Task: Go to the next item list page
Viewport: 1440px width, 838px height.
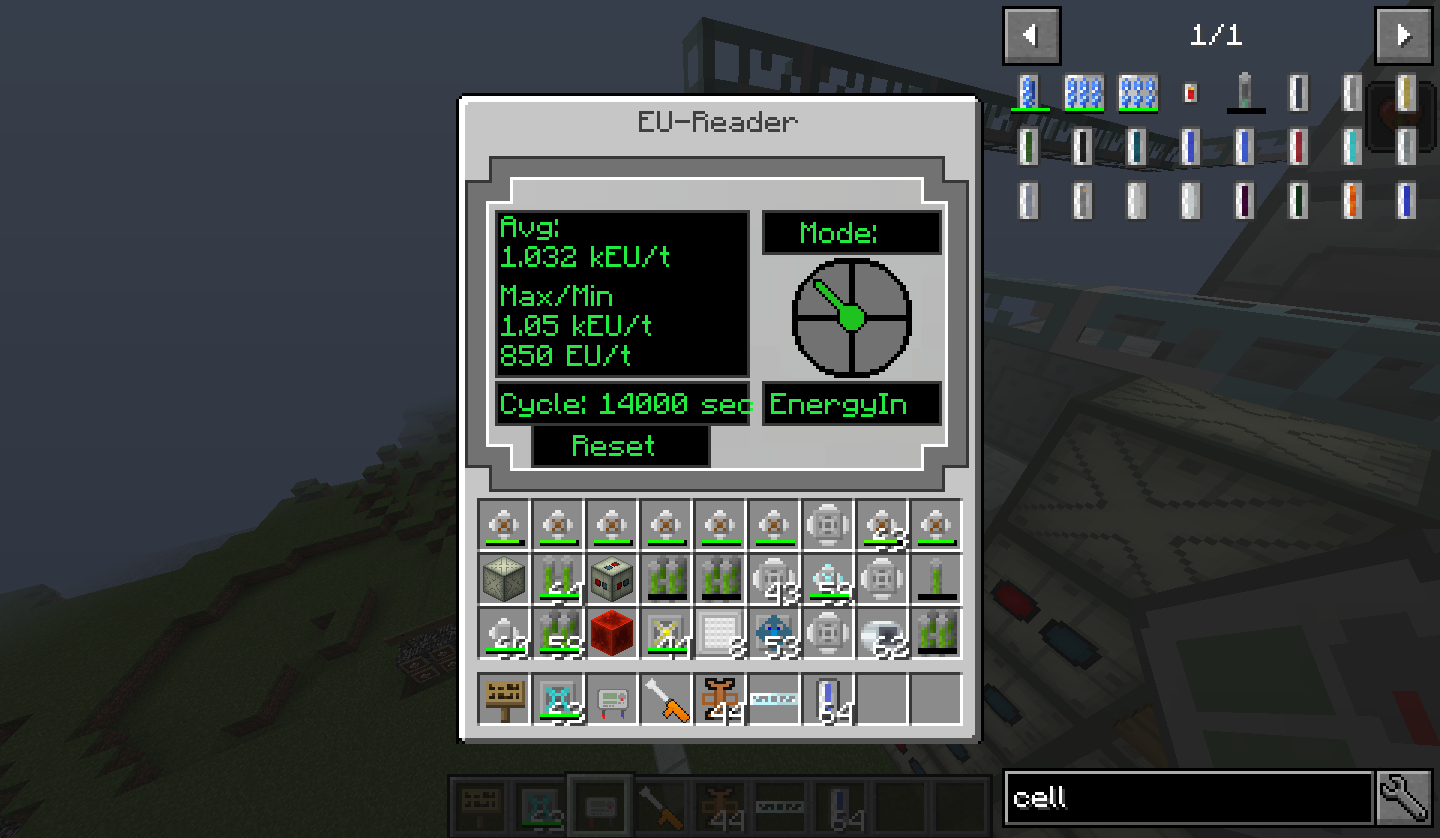Action: pos(1403,36)
